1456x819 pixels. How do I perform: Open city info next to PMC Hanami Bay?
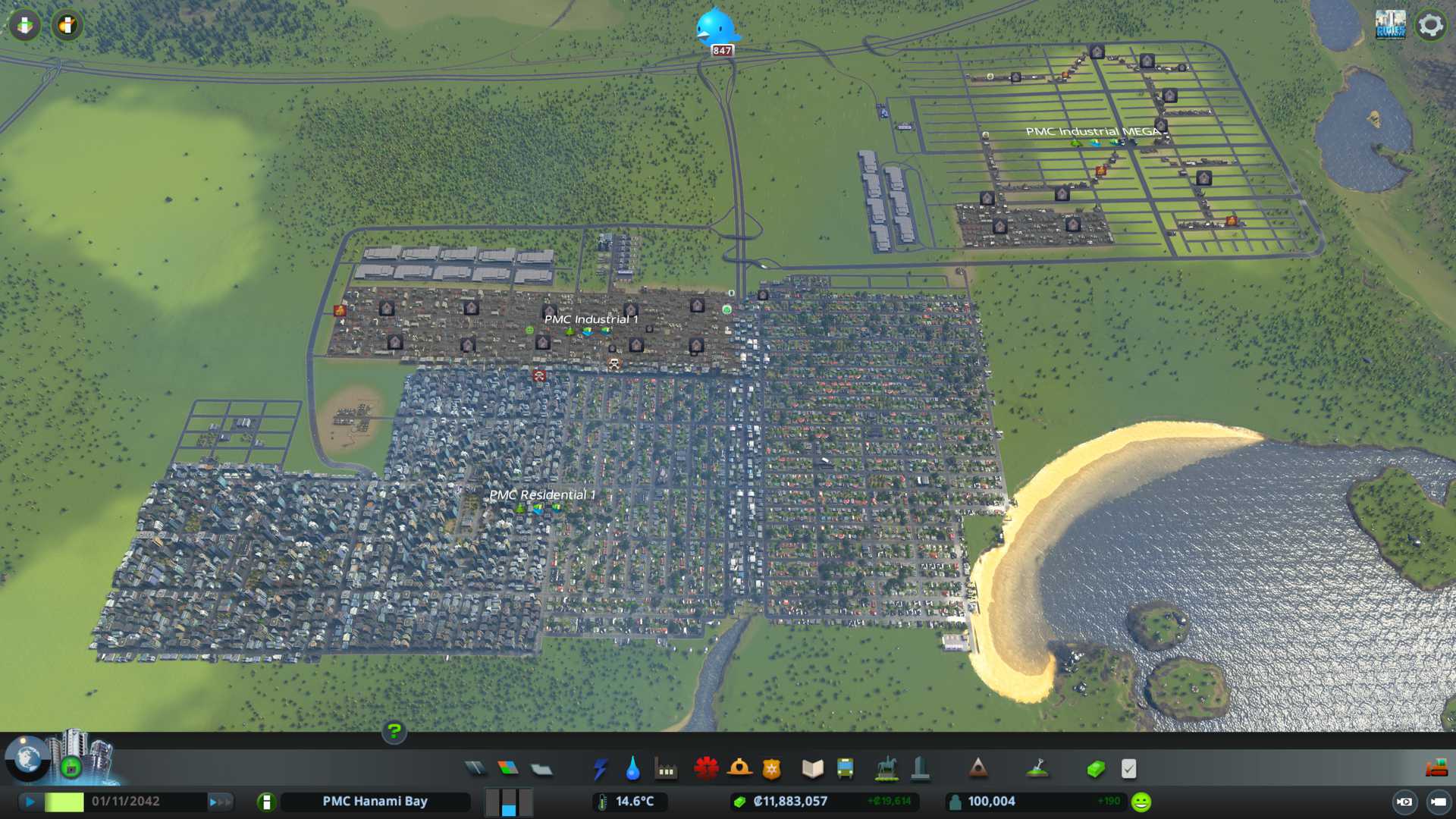[x=266, y=802]
